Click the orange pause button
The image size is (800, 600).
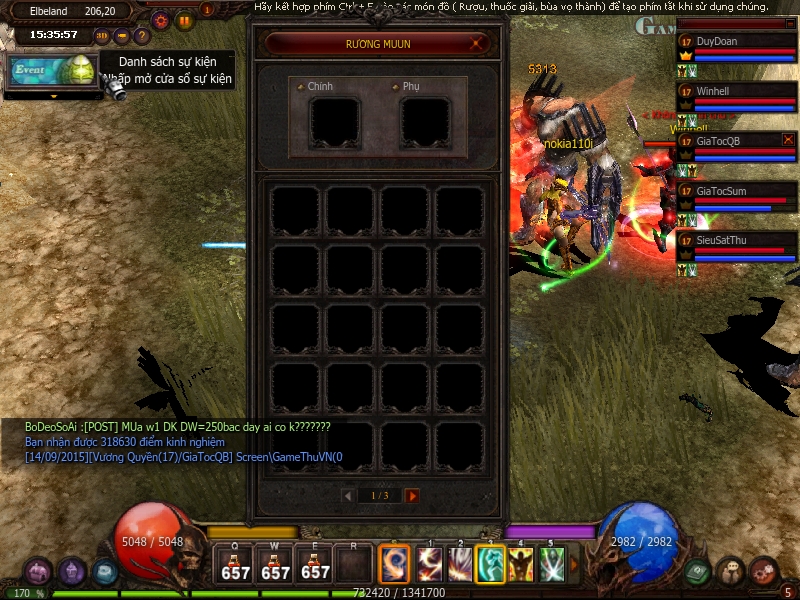(x=185, y=20)
